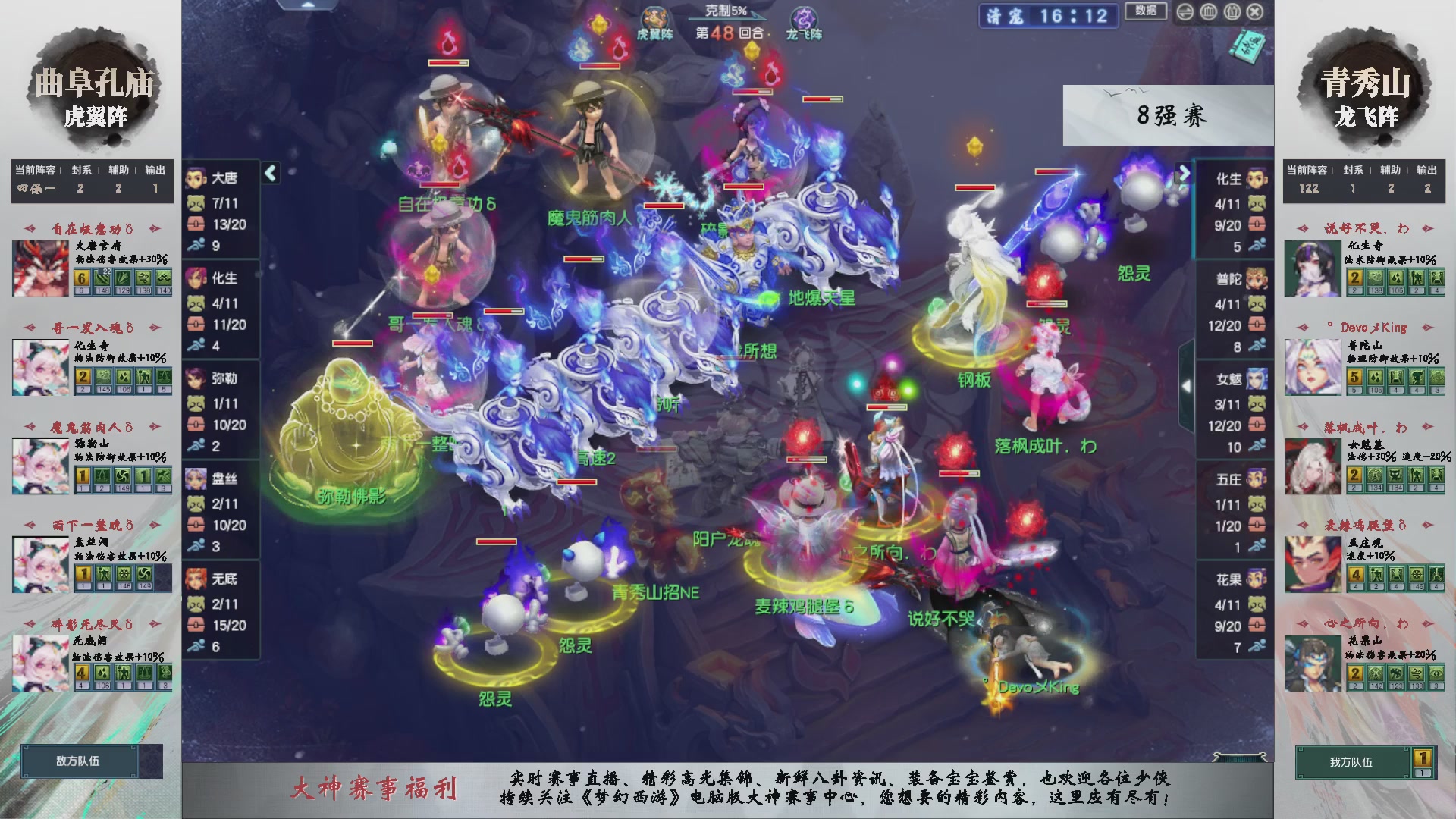Click the 敌方队伍 button bottom left
The height and width of the screenshot is (819, 1456).
tap(81, 762)
